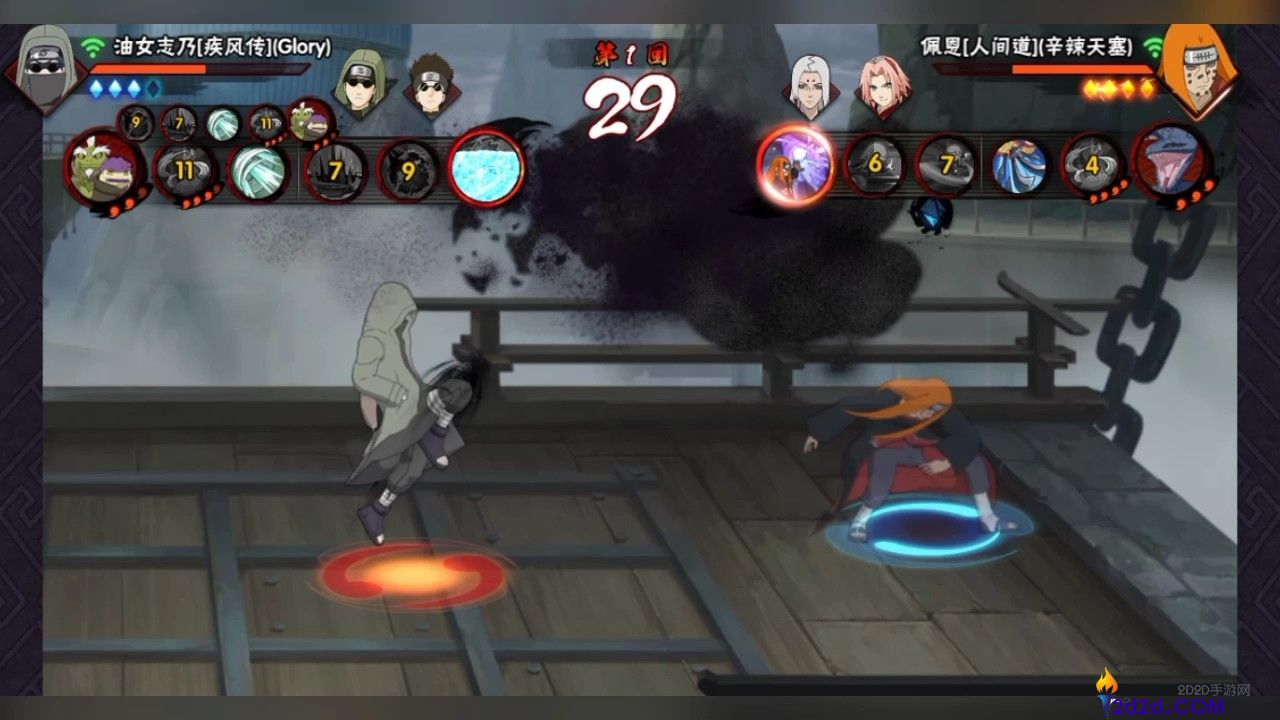The height and width of the screenshot is (720, 1280).
Task: Use the large teal wind-spiral skill
Action: (x=258, y=170)
